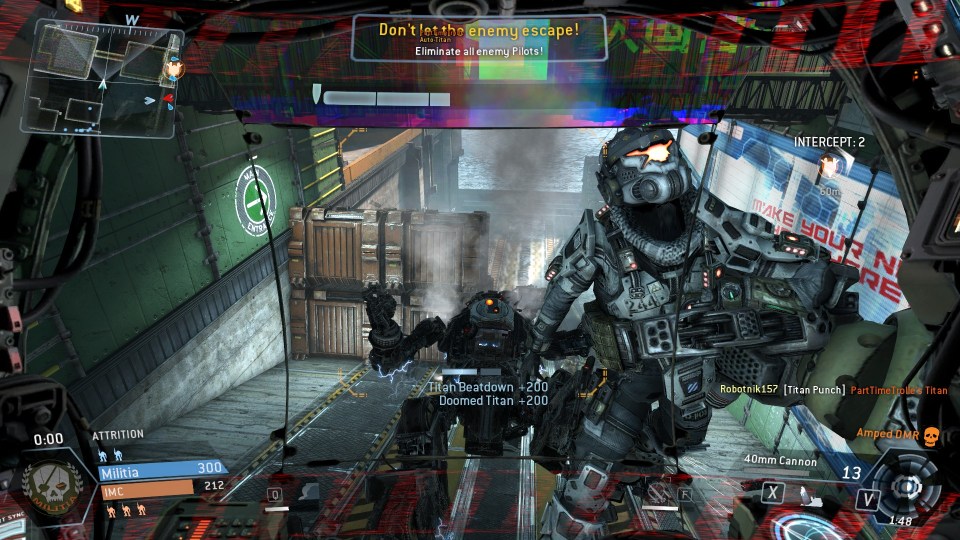Click the Amped DMR skull icon

click(932, 435)
